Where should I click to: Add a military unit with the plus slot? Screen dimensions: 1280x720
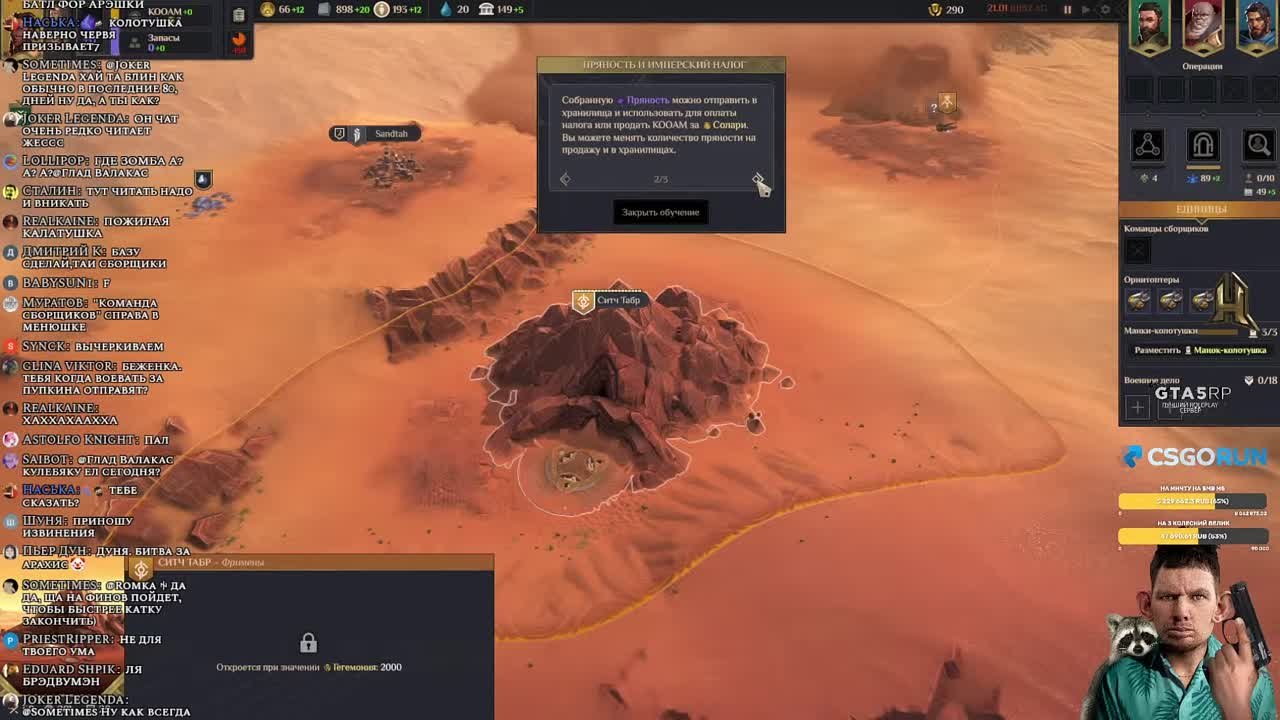[1137, 407]
